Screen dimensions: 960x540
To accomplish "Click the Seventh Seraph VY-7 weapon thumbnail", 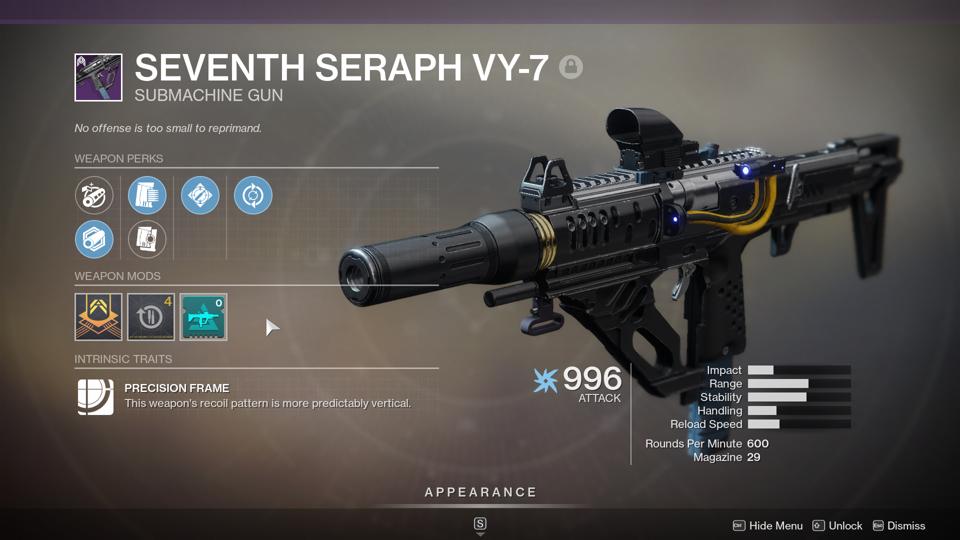I will pos(98,78).
